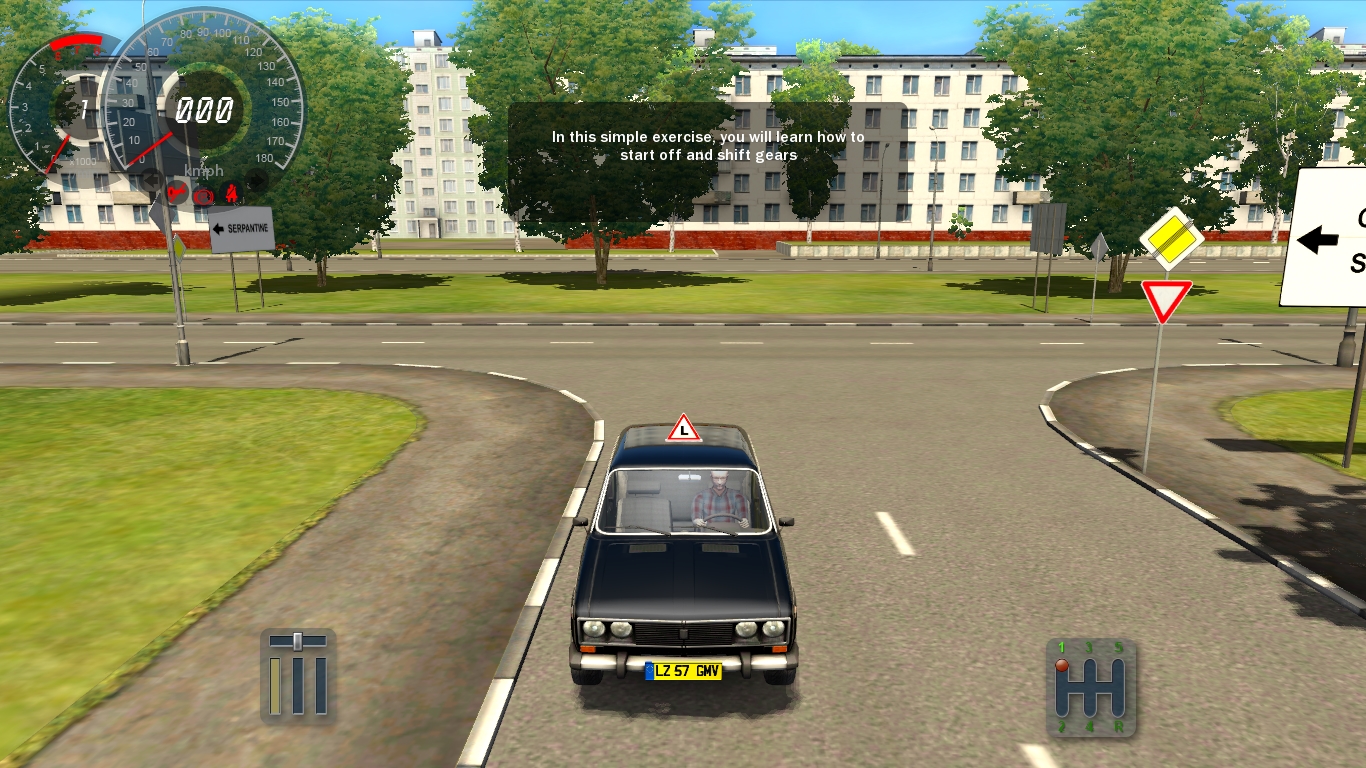Click the red knob on first gear
Viewport: 1366px width, 768px height.
pos(1062,665)
